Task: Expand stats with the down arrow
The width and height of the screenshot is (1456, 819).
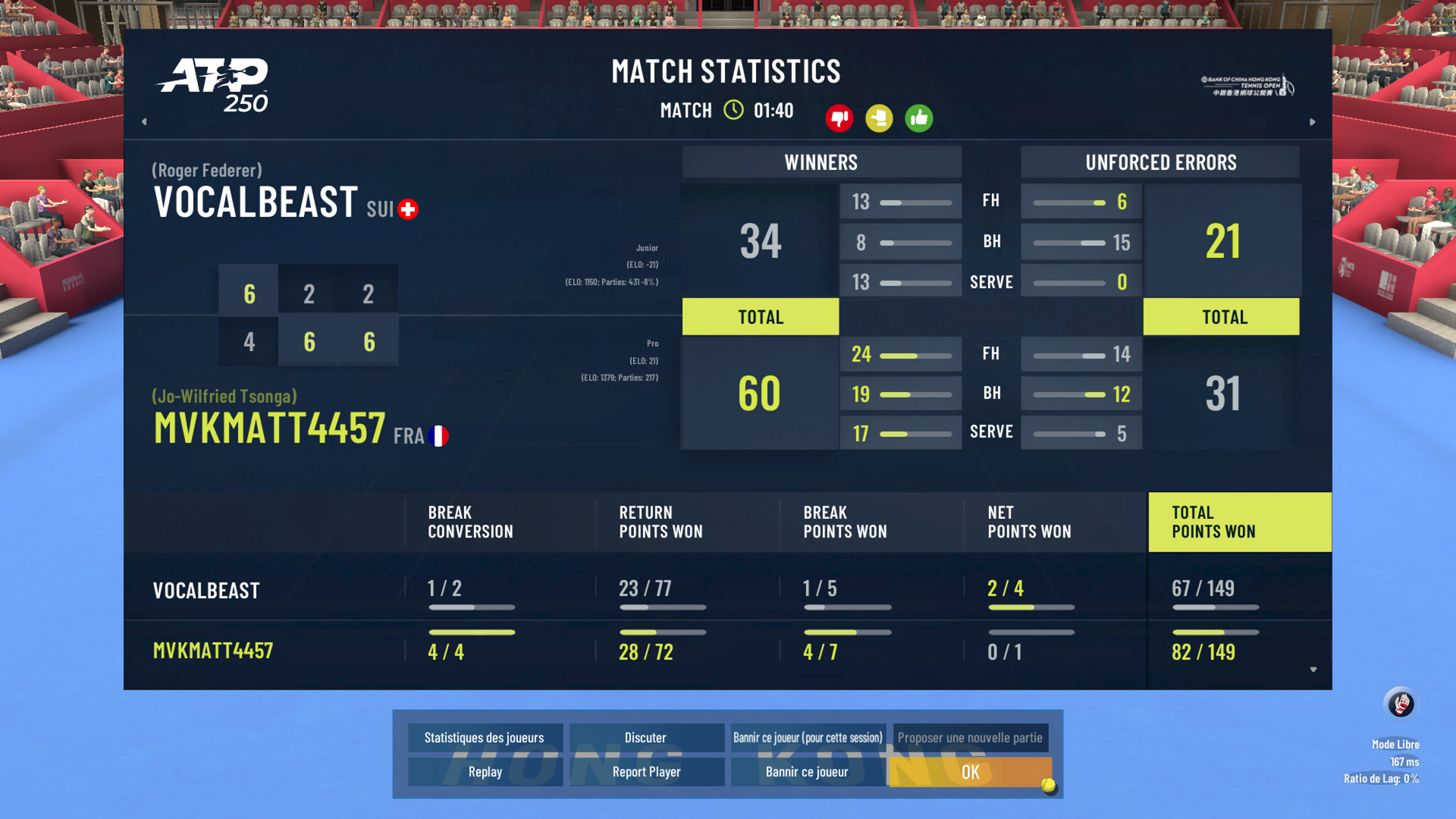Action: [1313, 670]
